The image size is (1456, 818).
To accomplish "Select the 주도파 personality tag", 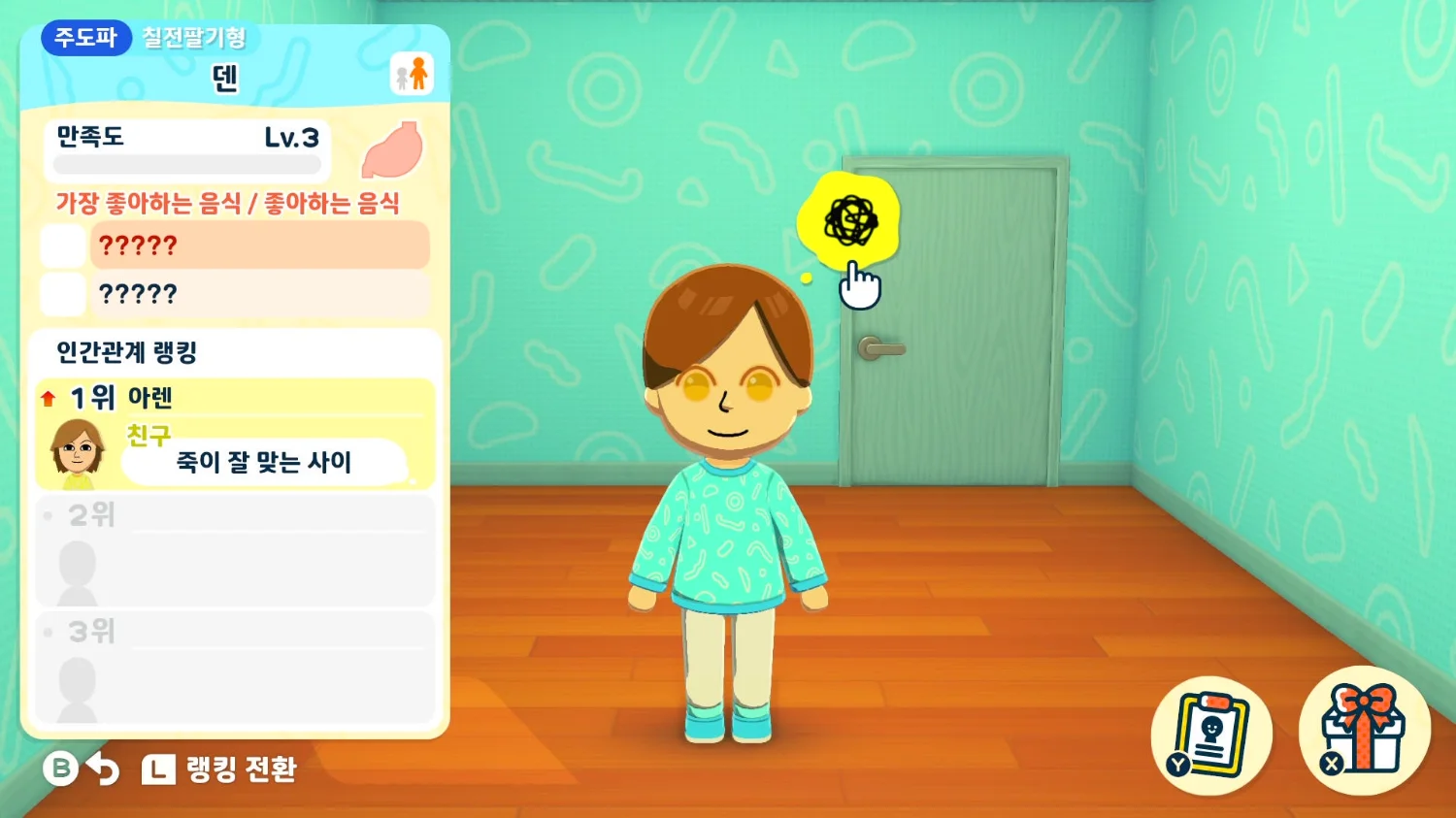I will pyautogui.click(x=85, y=38).
